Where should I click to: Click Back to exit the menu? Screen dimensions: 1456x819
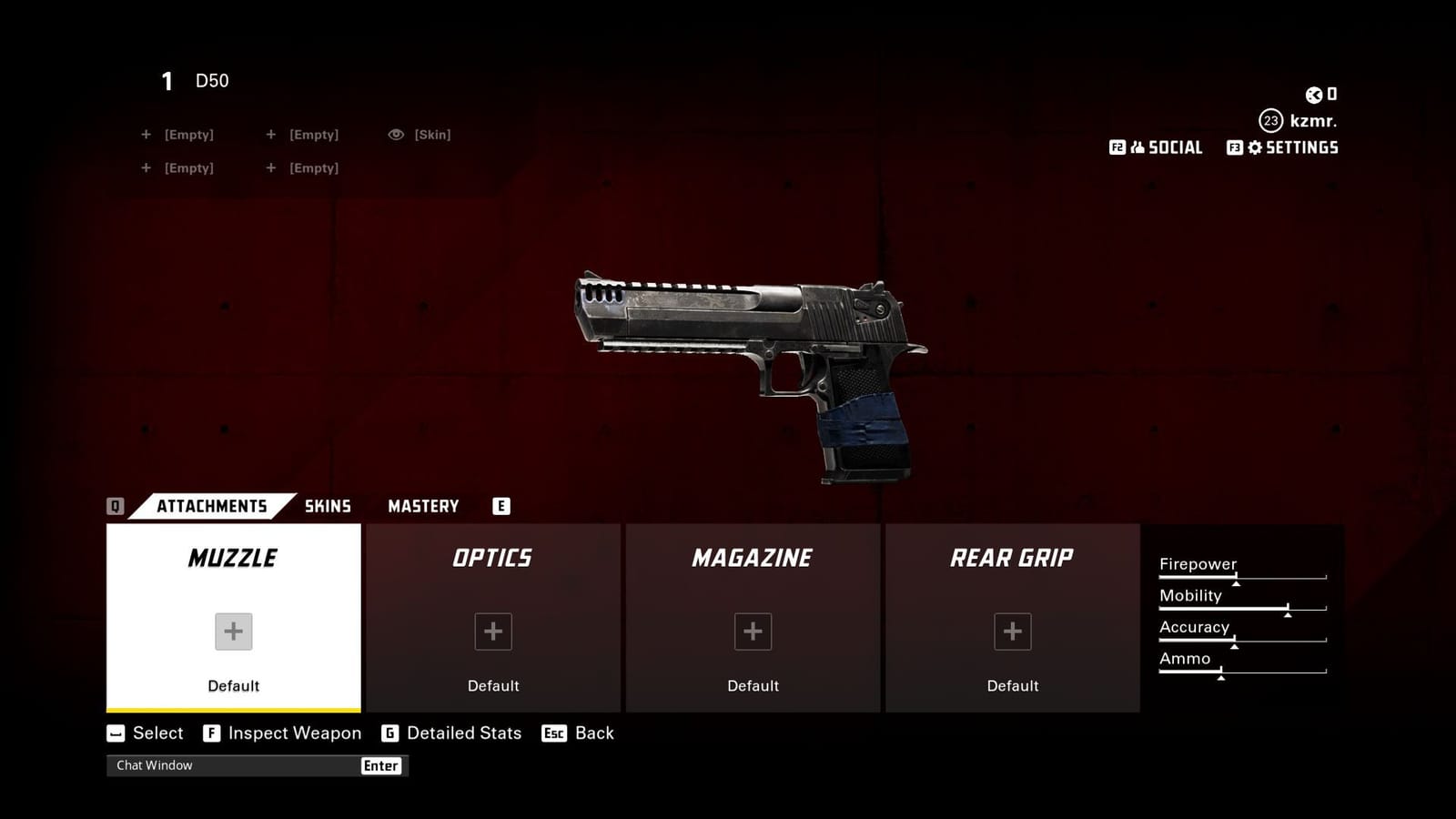click(x=593, y=733)
